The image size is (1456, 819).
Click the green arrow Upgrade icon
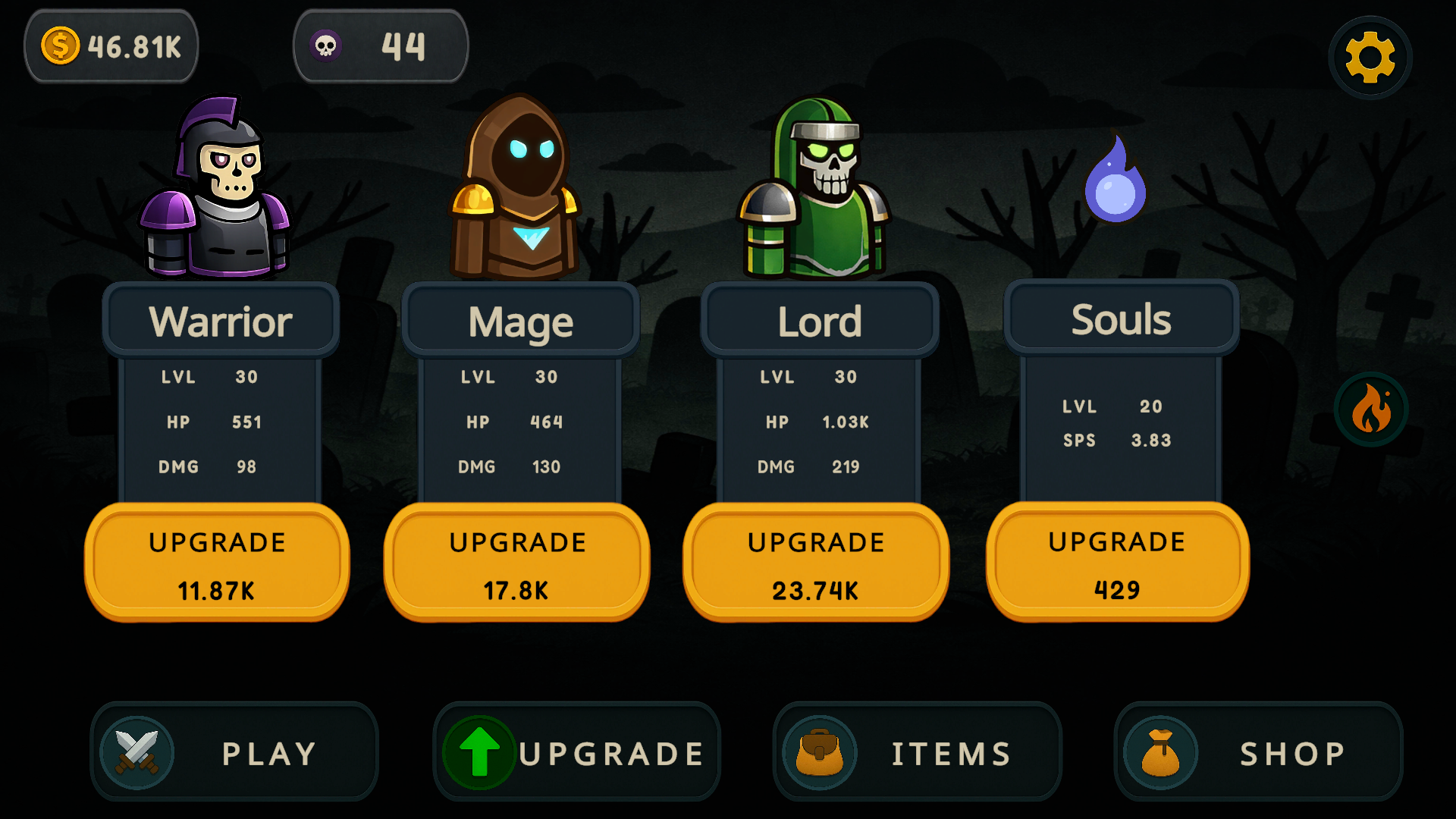pyautogui.click(x=478, y=752)
